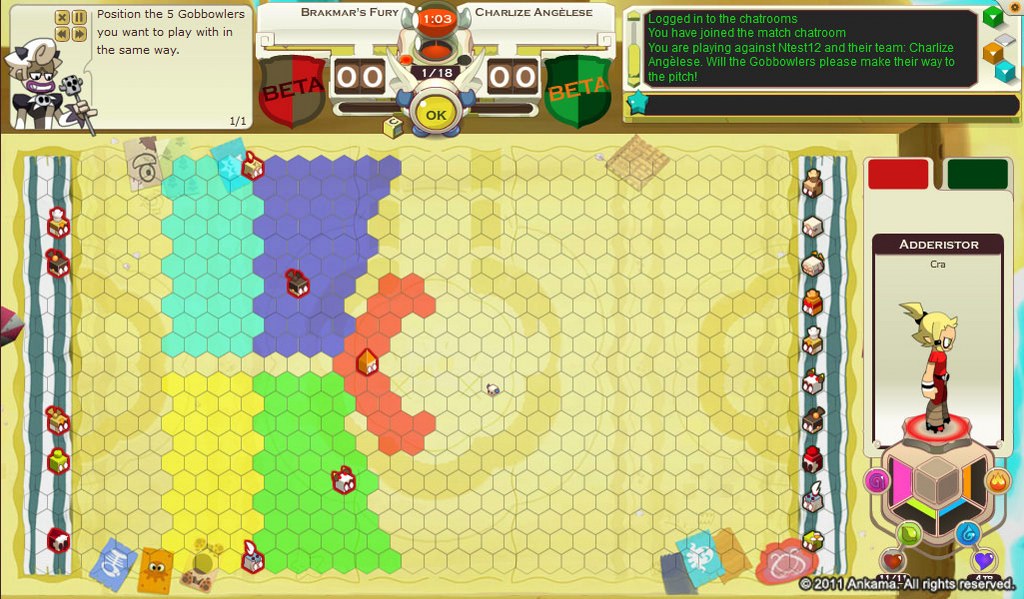
Task: Type a message in the chat input field
Action: pyautogui.click(x=810, y=105)
